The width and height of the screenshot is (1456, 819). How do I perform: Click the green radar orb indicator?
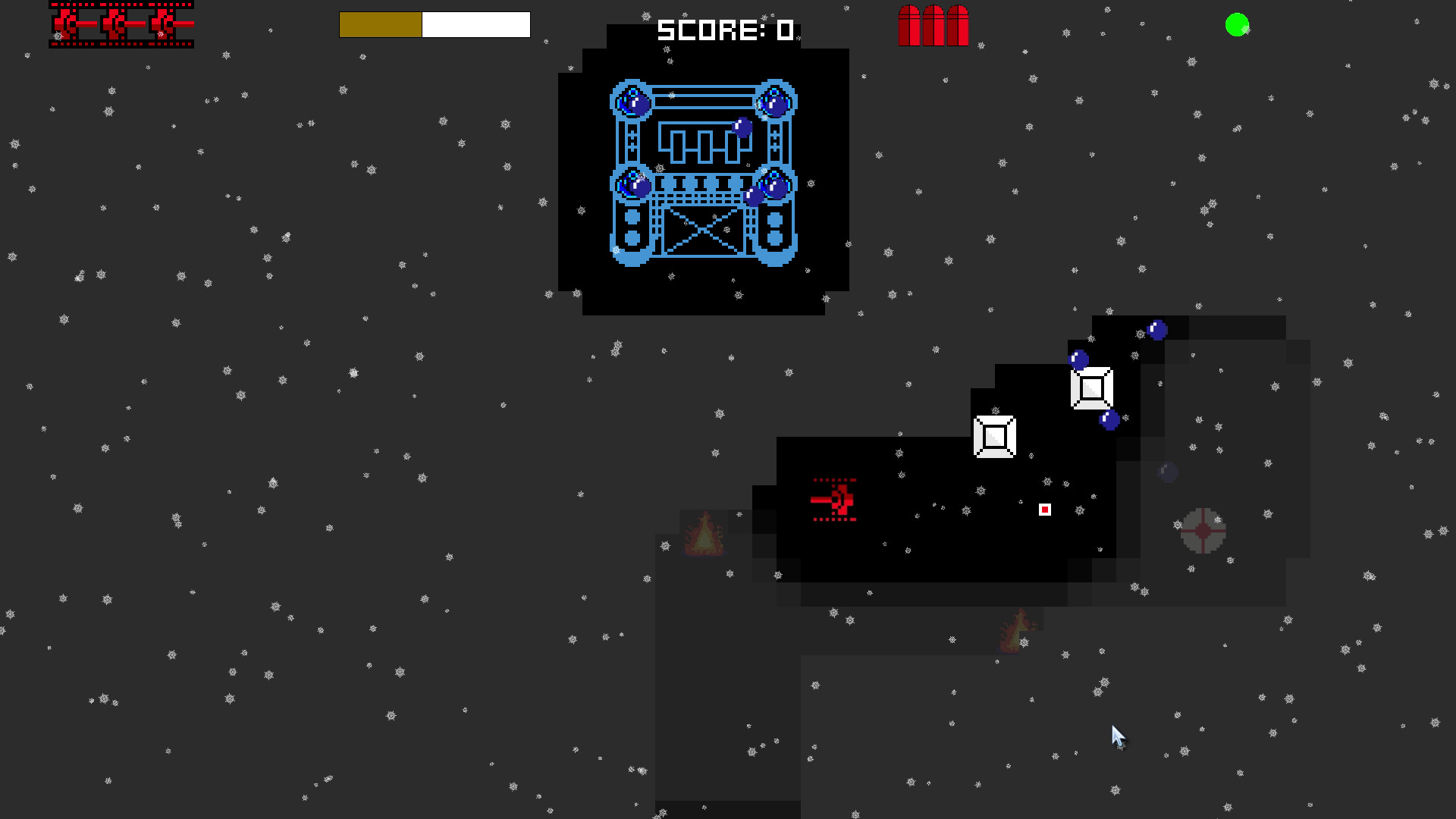tap(1236, 24)
